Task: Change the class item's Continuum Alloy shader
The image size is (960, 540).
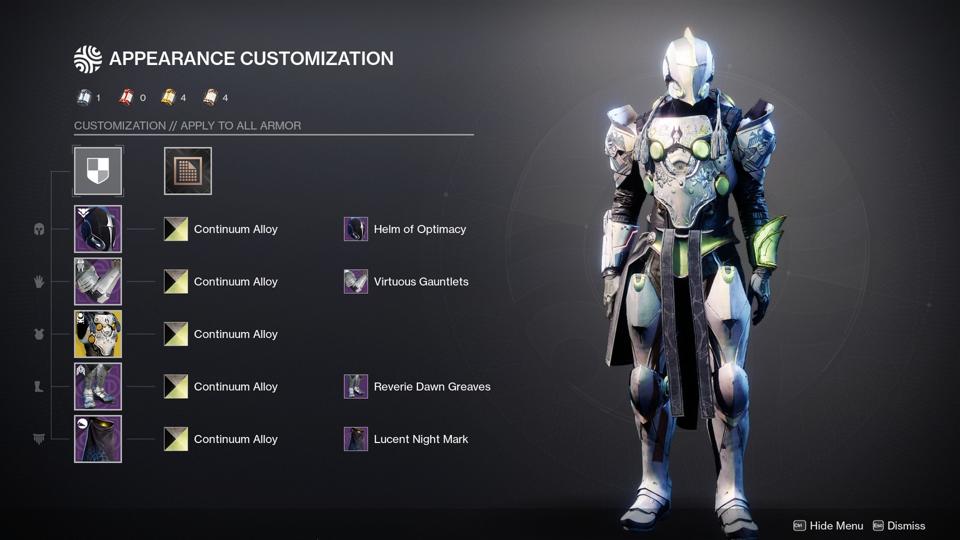Action: (176, 439)
